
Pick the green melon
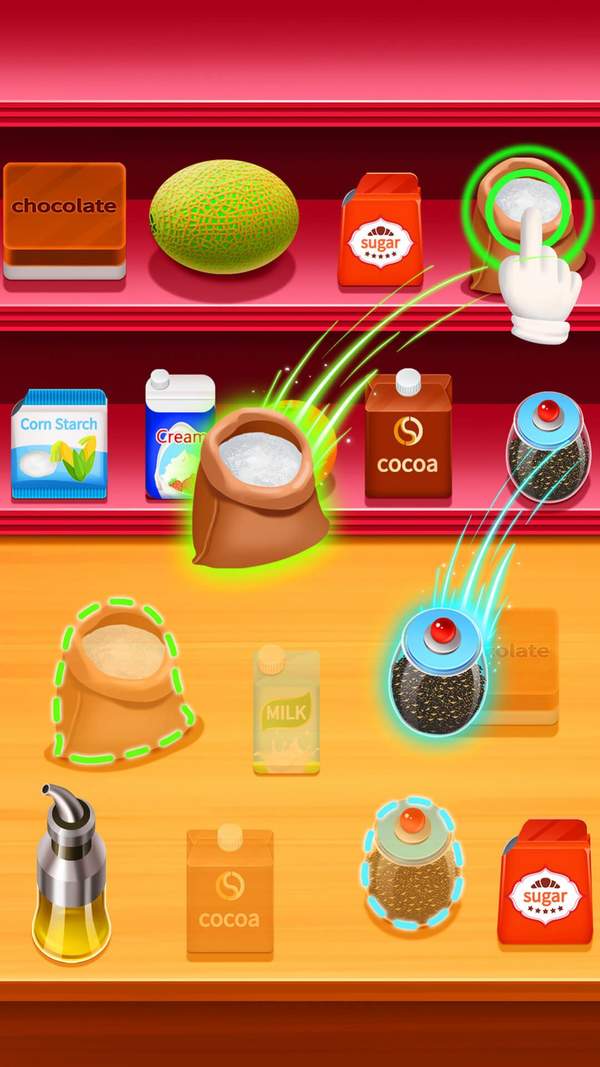[x=224, y=217]
